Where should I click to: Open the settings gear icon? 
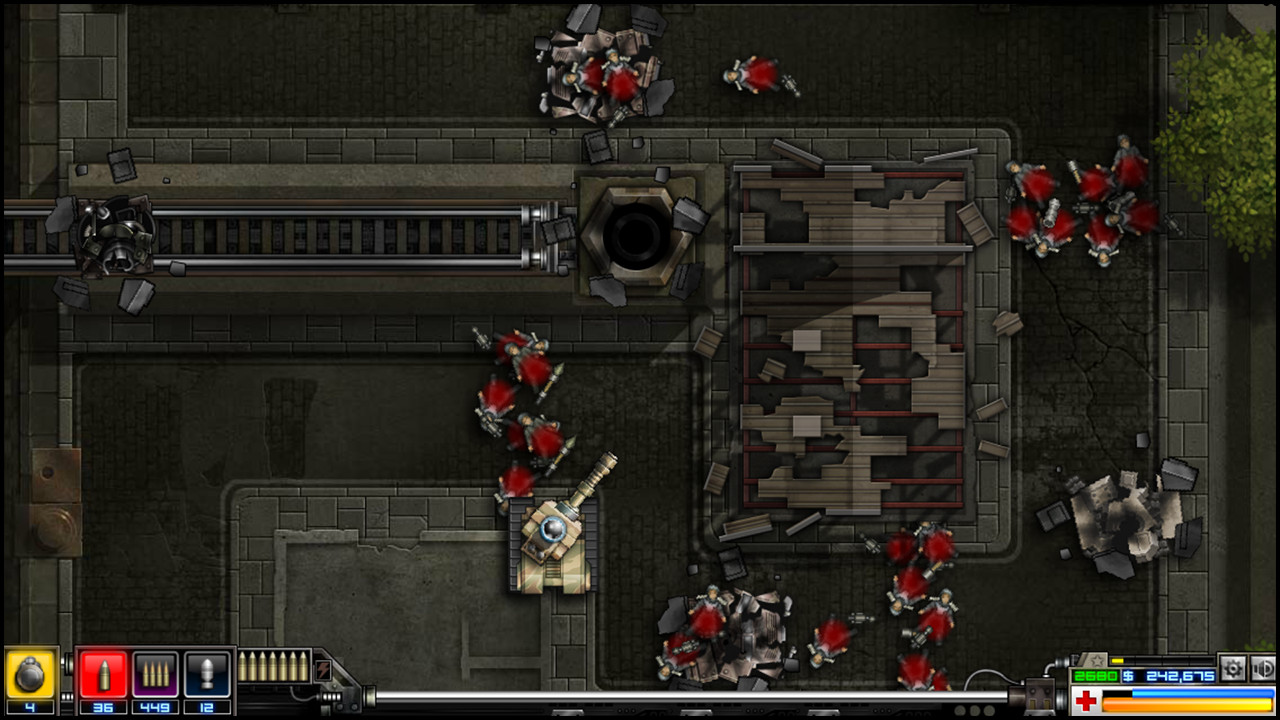click(x=1233, y=669)
